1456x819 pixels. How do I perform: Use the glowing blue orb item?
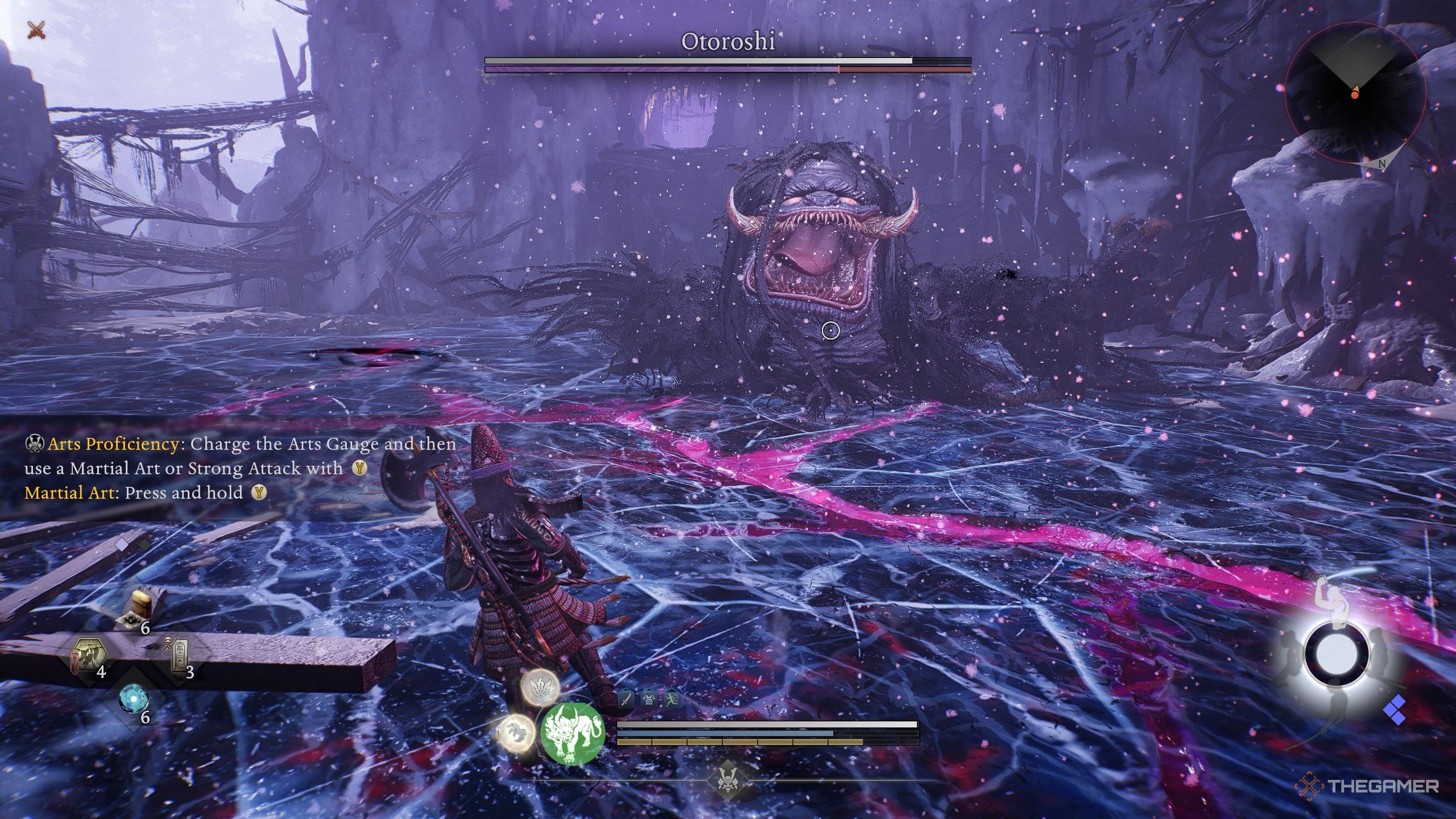point(134,700)
